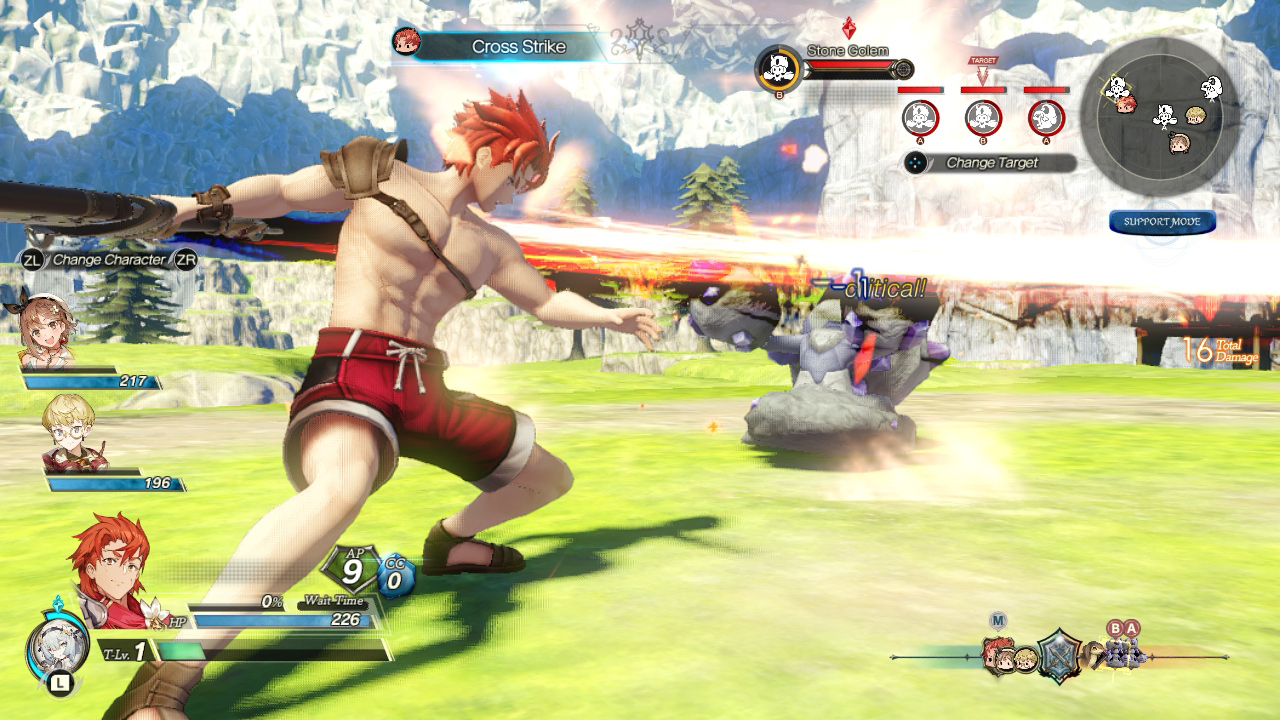Click the crossed-swords shield on the action timeline

coord(1059,654)
